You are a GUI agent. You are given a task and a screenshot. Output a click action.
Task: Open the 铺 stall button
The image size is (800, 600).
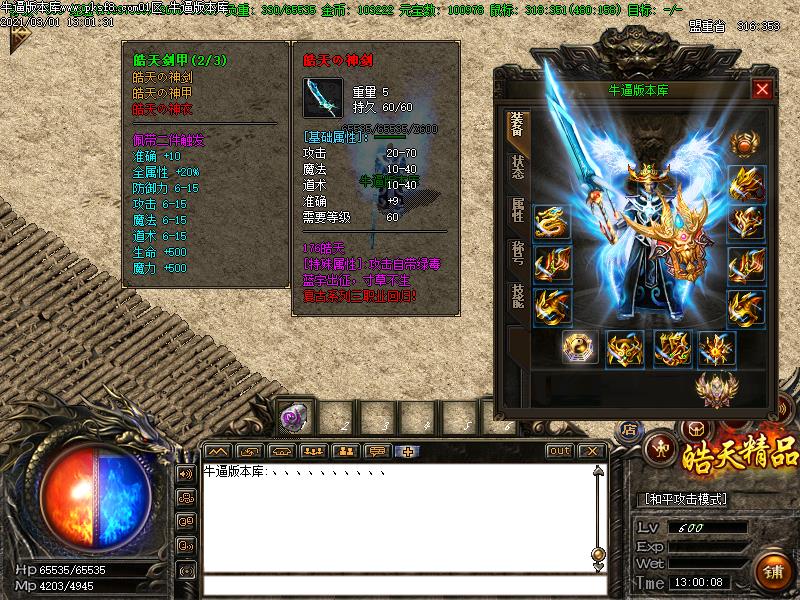pos(773,571)
